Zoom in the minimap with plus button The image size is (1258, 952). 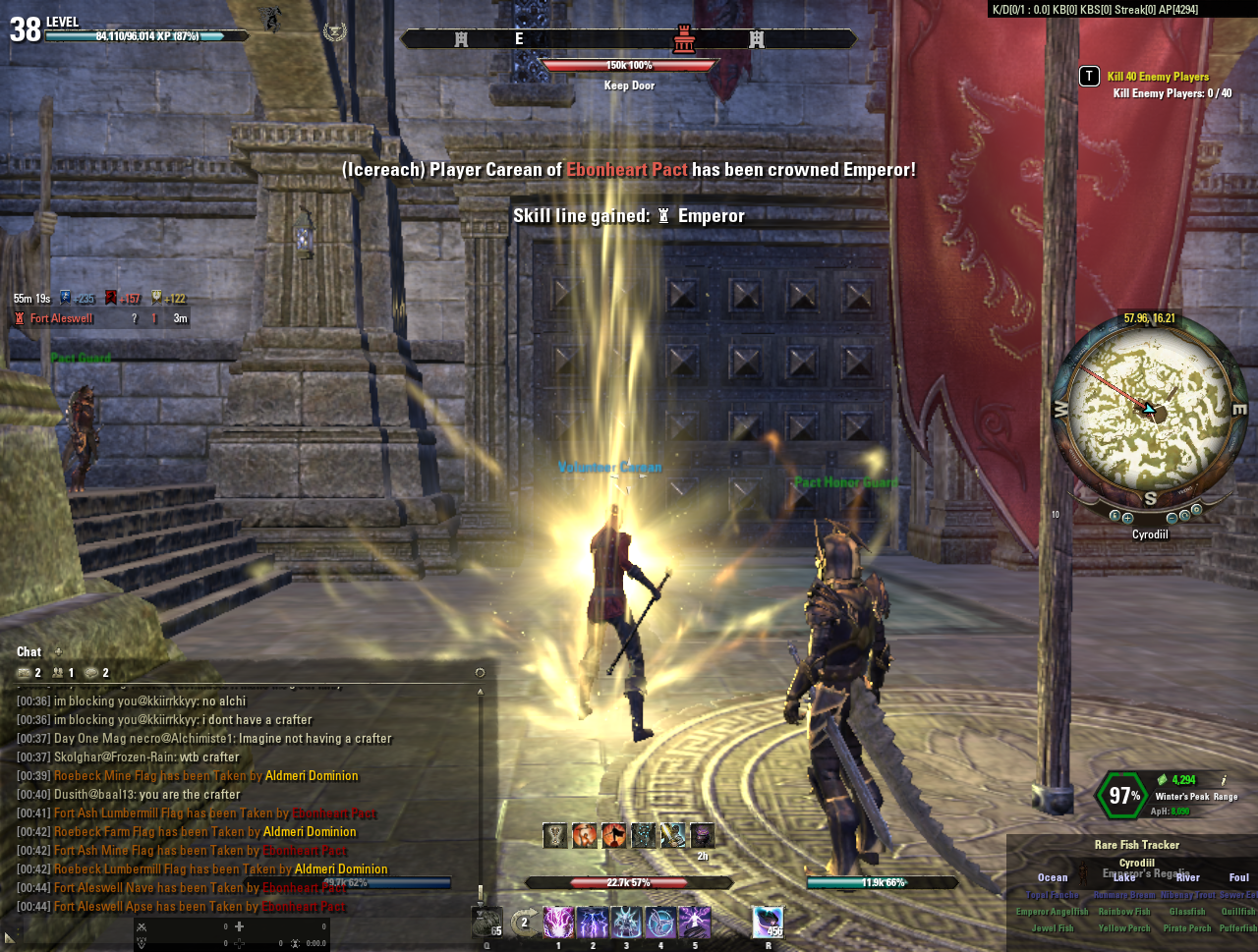point(1127,518)
